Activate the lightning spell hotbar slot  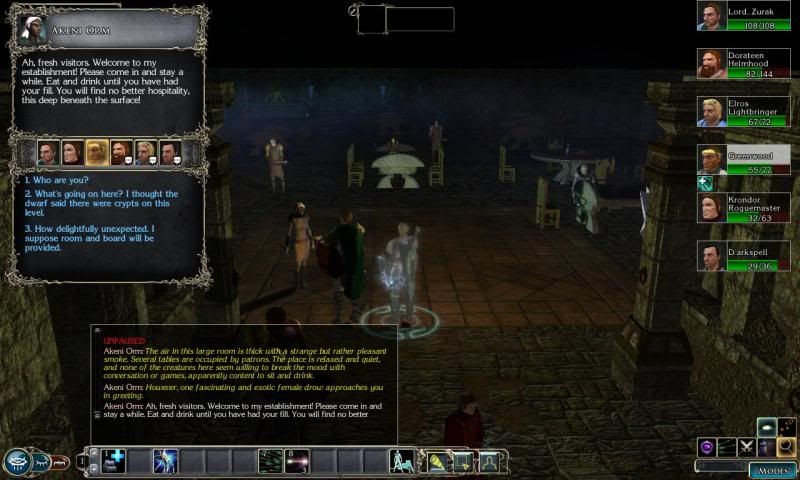(165, 461)
